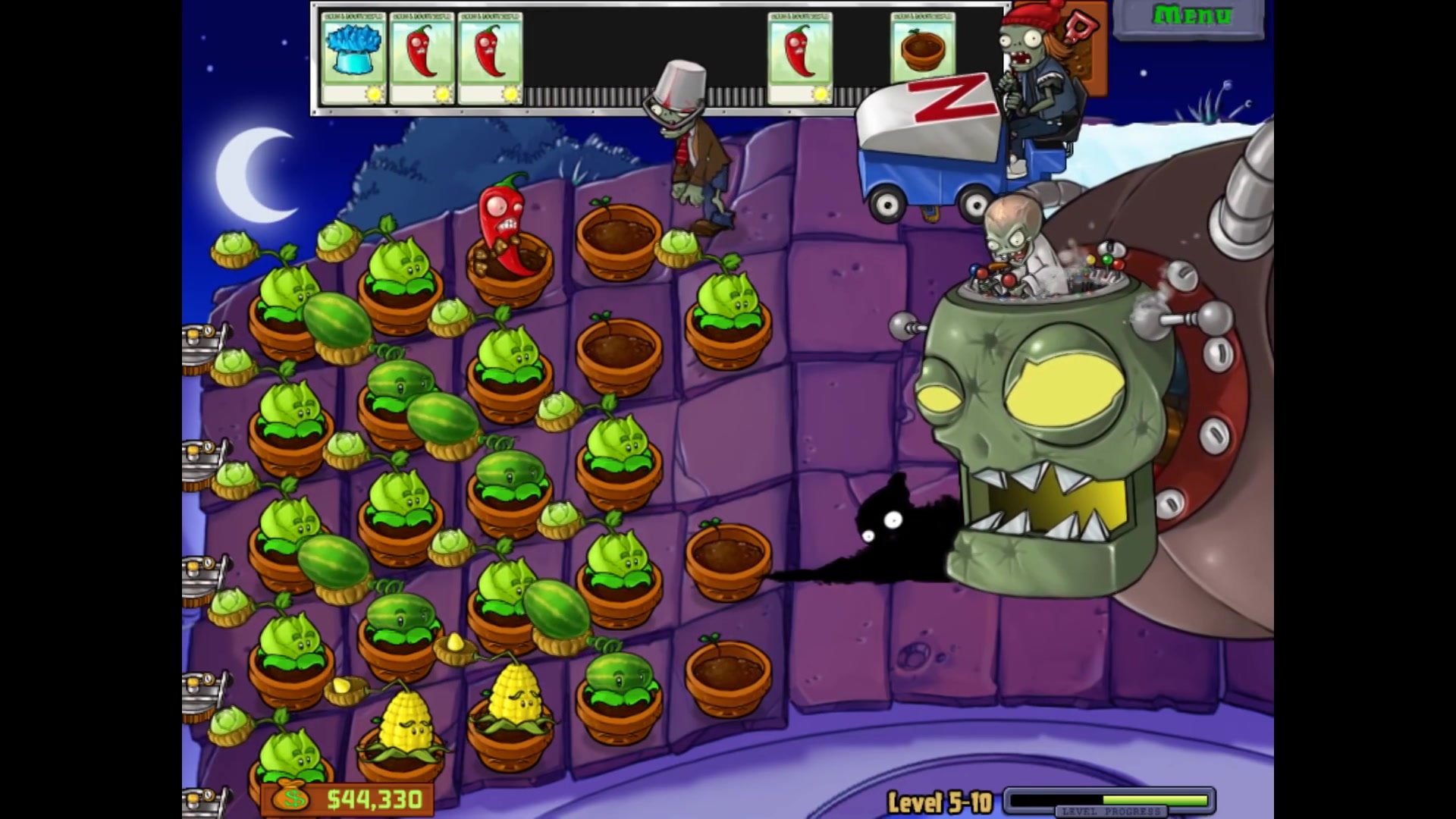The image size is (1456, 819).
Task: Choose the Jalapeno card beside the Ice-shroom
Action: click(422, 57)
